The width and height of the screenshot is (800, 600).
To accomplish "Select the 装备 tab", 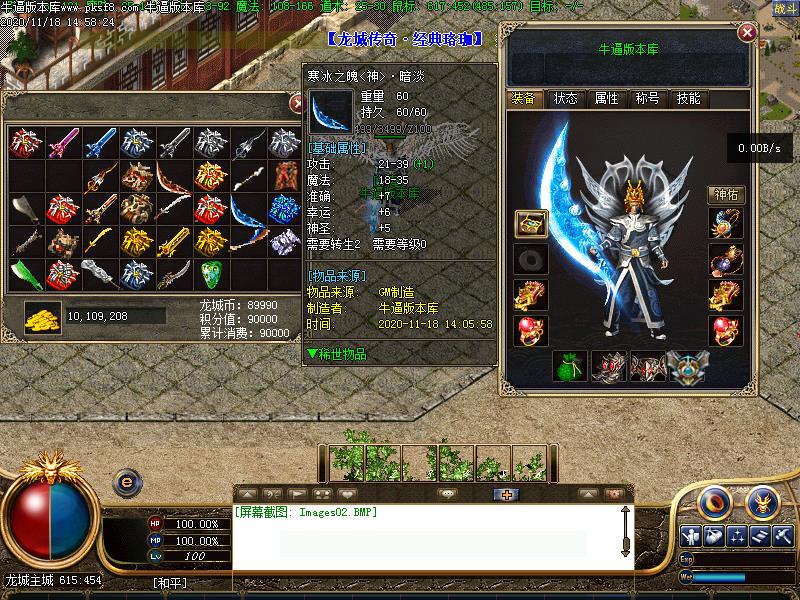I will click(523, 98).
